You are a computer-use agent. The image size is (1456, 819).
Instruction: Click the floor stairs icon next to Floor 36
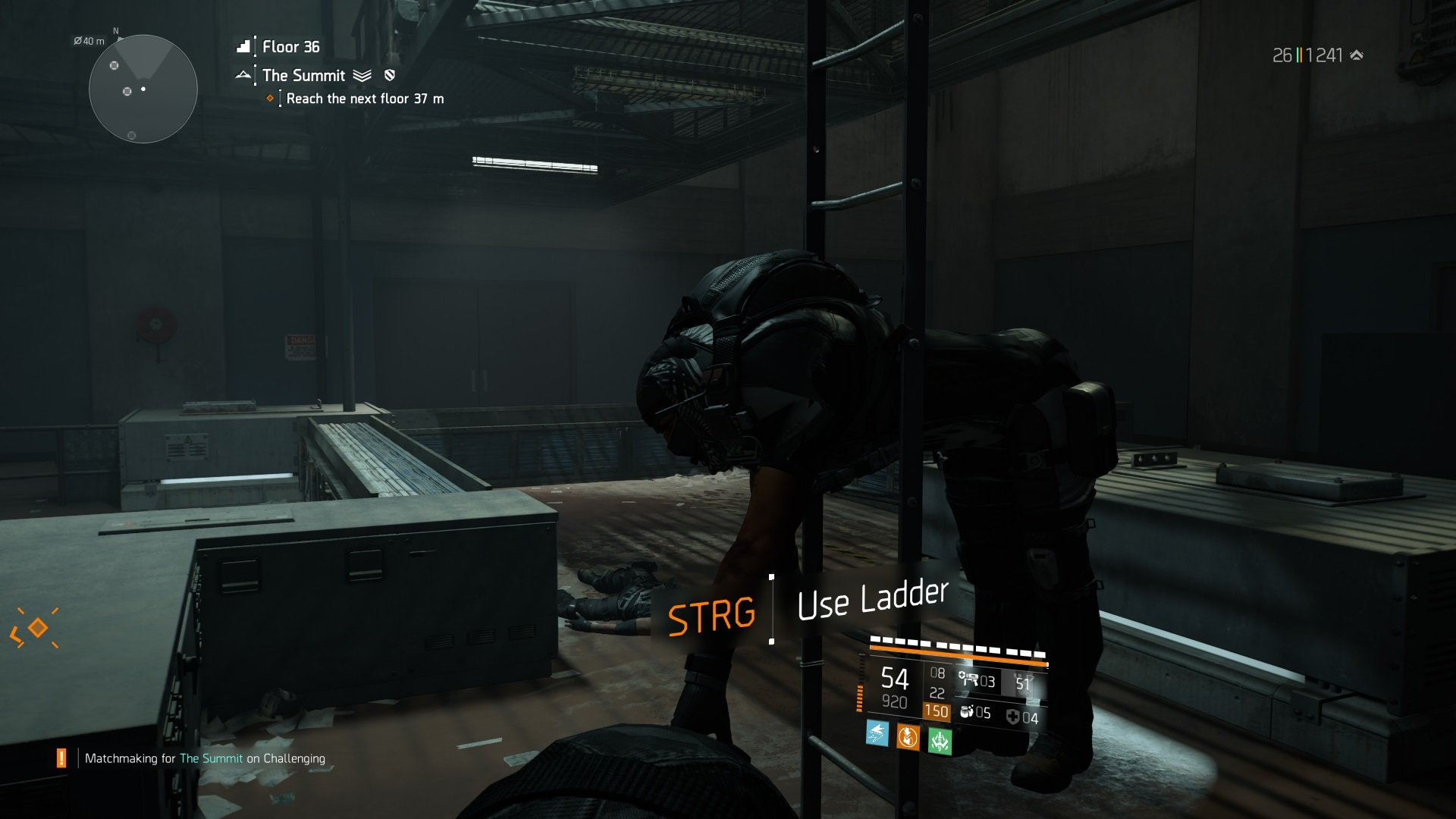[243, 46]
